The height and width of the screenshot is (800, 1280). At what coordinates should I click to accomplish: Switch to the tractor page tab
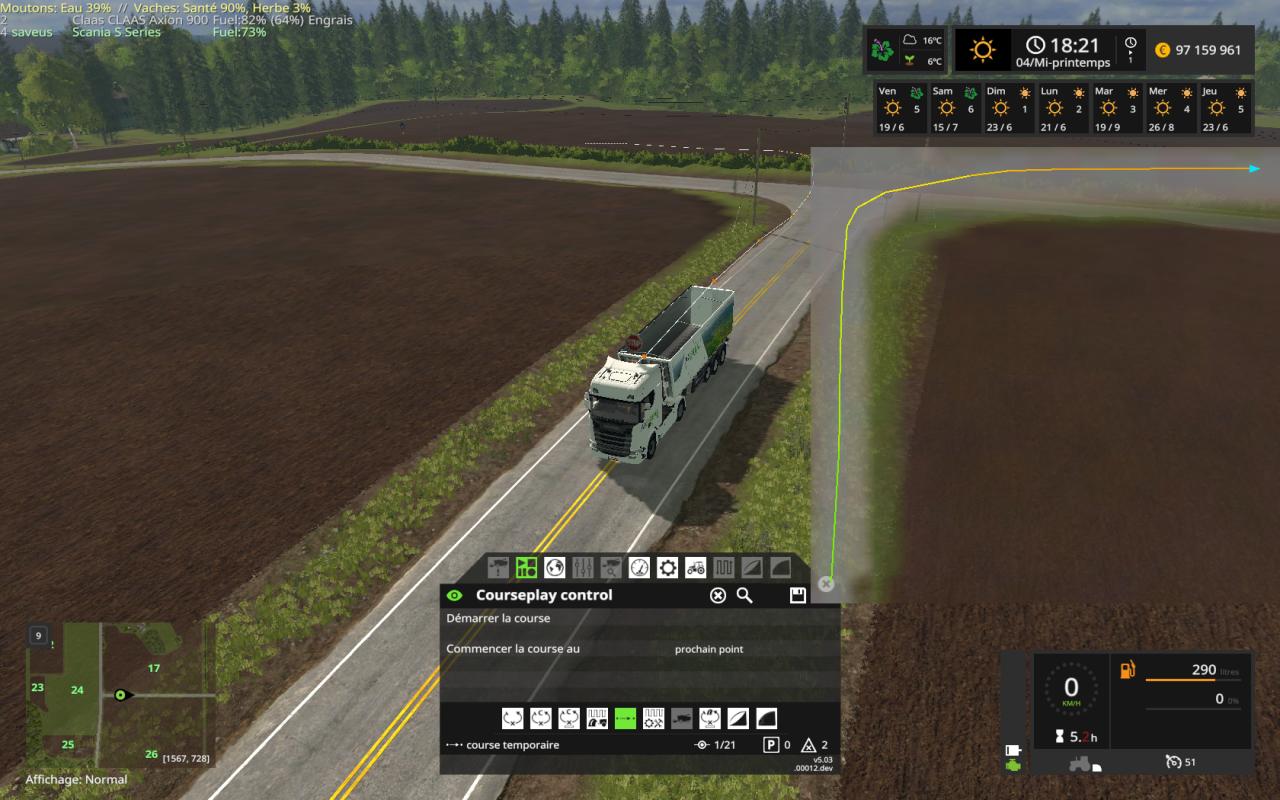(x=695, y=568)
